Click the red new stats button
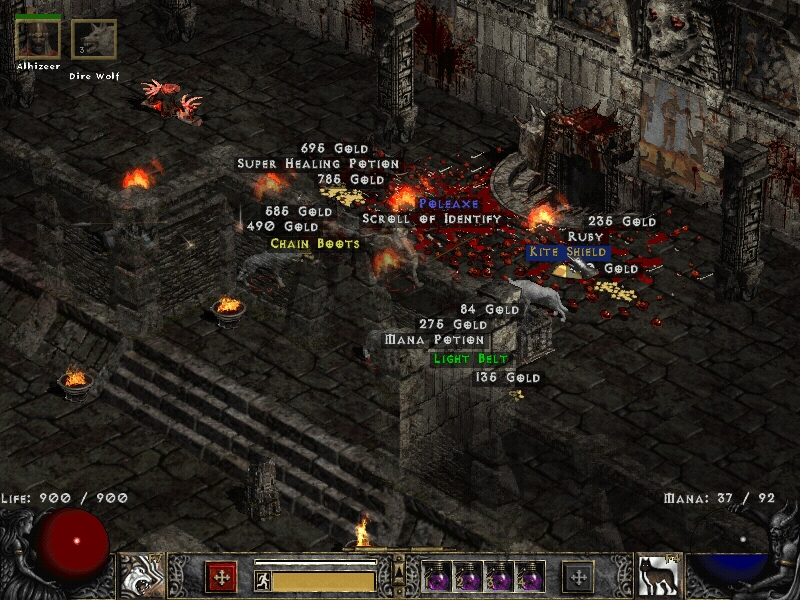 pos(221,577)
